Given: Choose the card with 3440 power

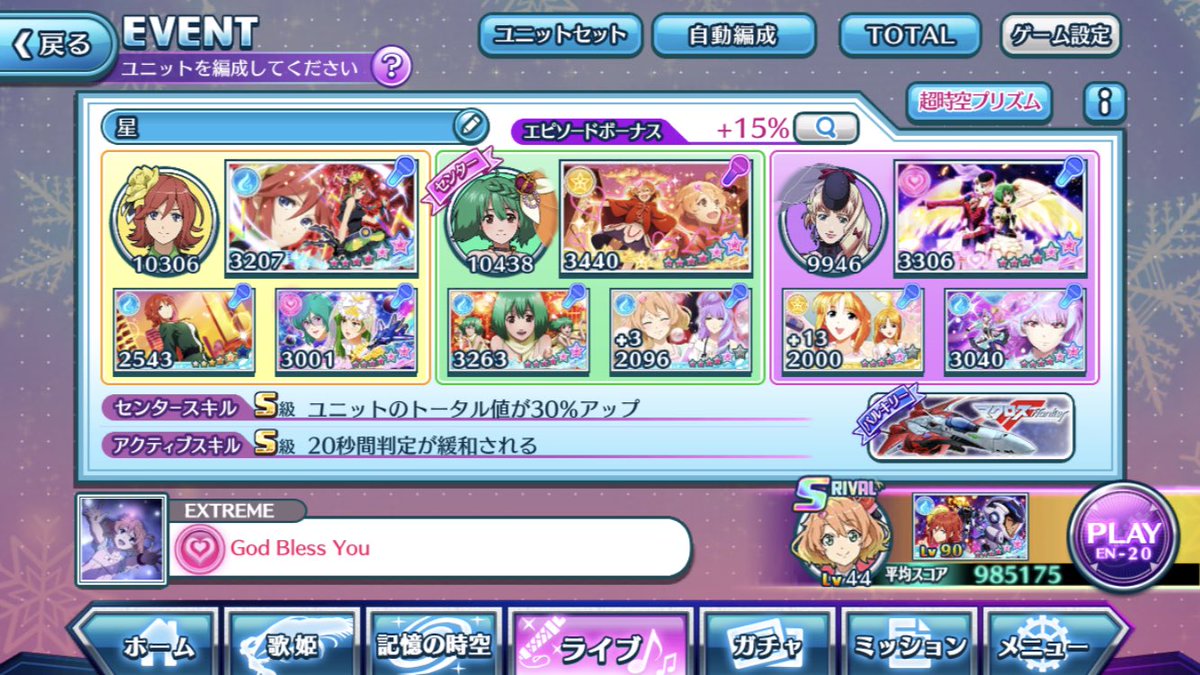Looking at the screenshot, I should click(x=655, y=216).
